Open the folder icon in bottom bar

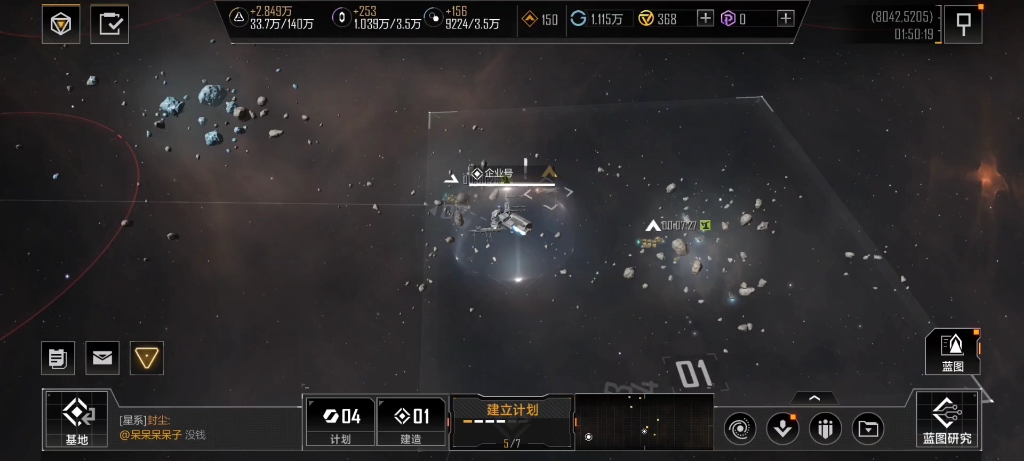tap(869, 430)
